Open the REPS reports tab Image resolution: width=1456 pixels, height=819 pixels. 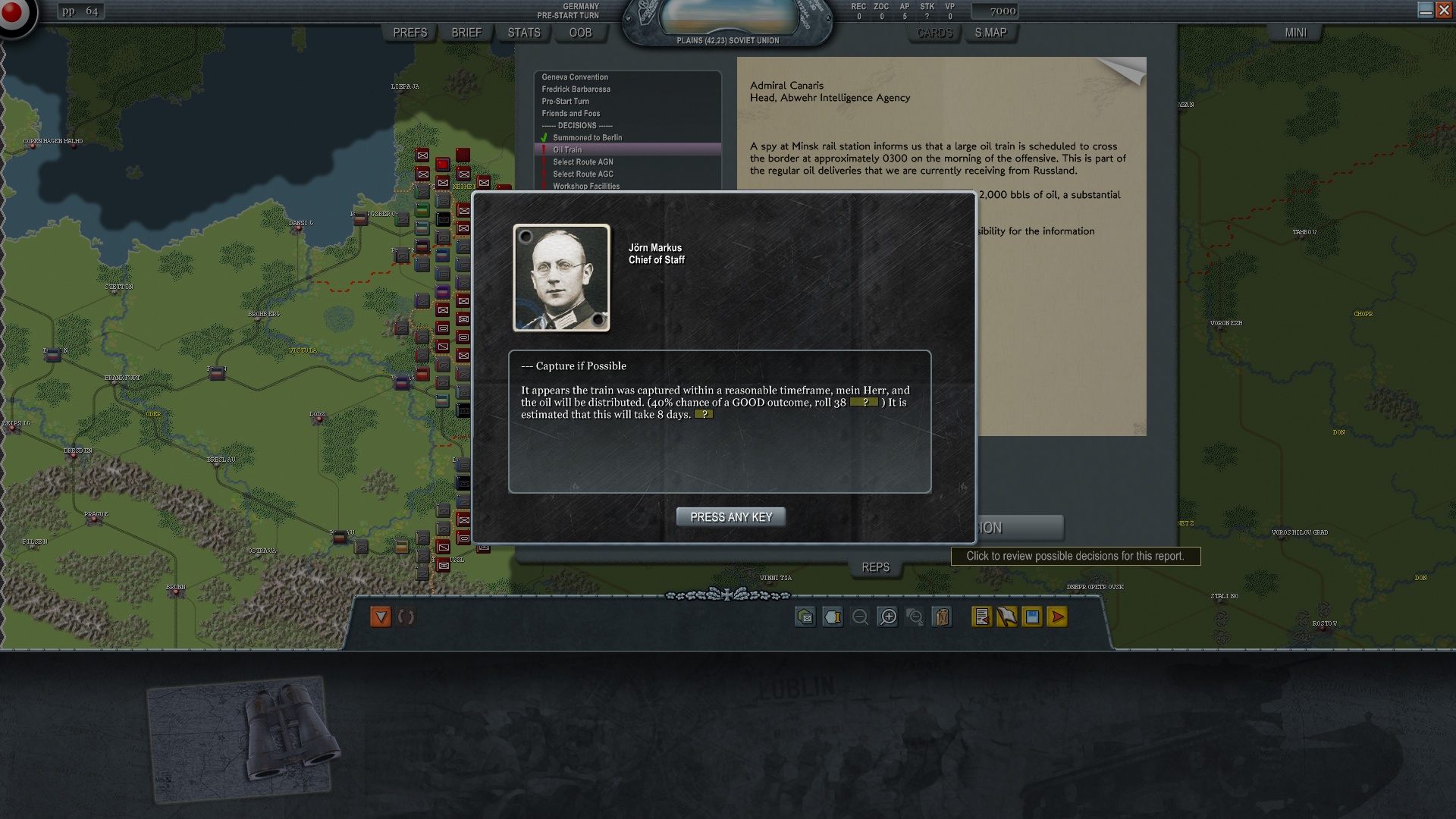pyautogui.click(x=875, y=567)
